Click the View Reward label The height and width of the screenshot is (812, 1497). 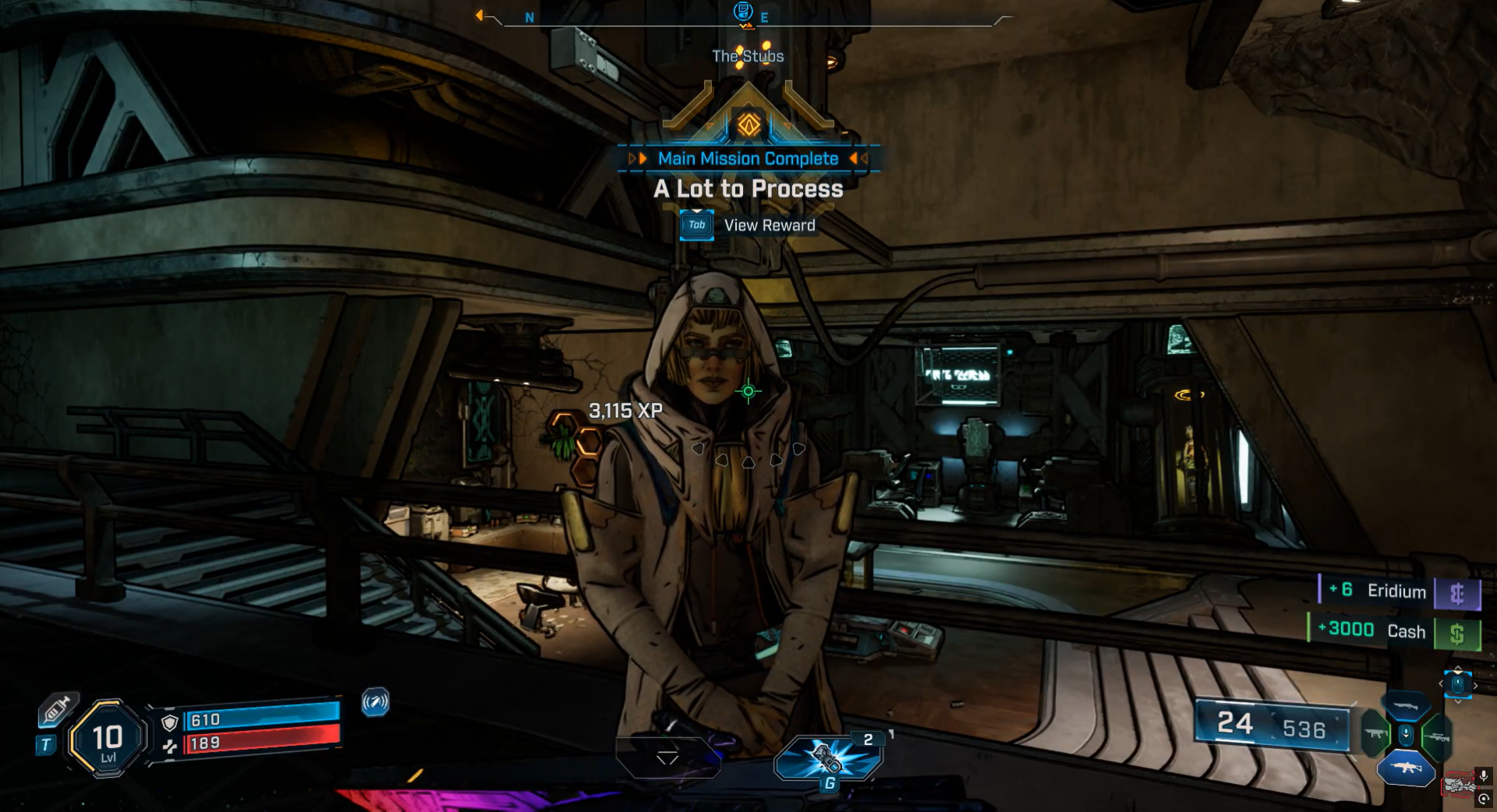(769, 225)
